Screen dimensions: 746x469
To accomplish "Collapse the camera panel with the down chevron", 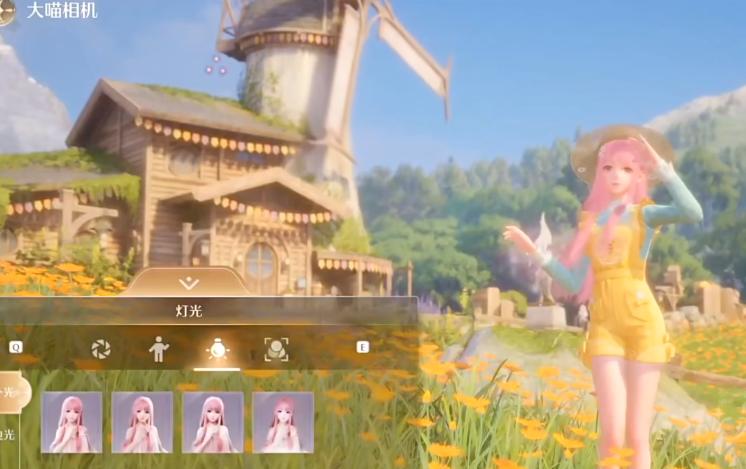I will click(x=188, y=284).
